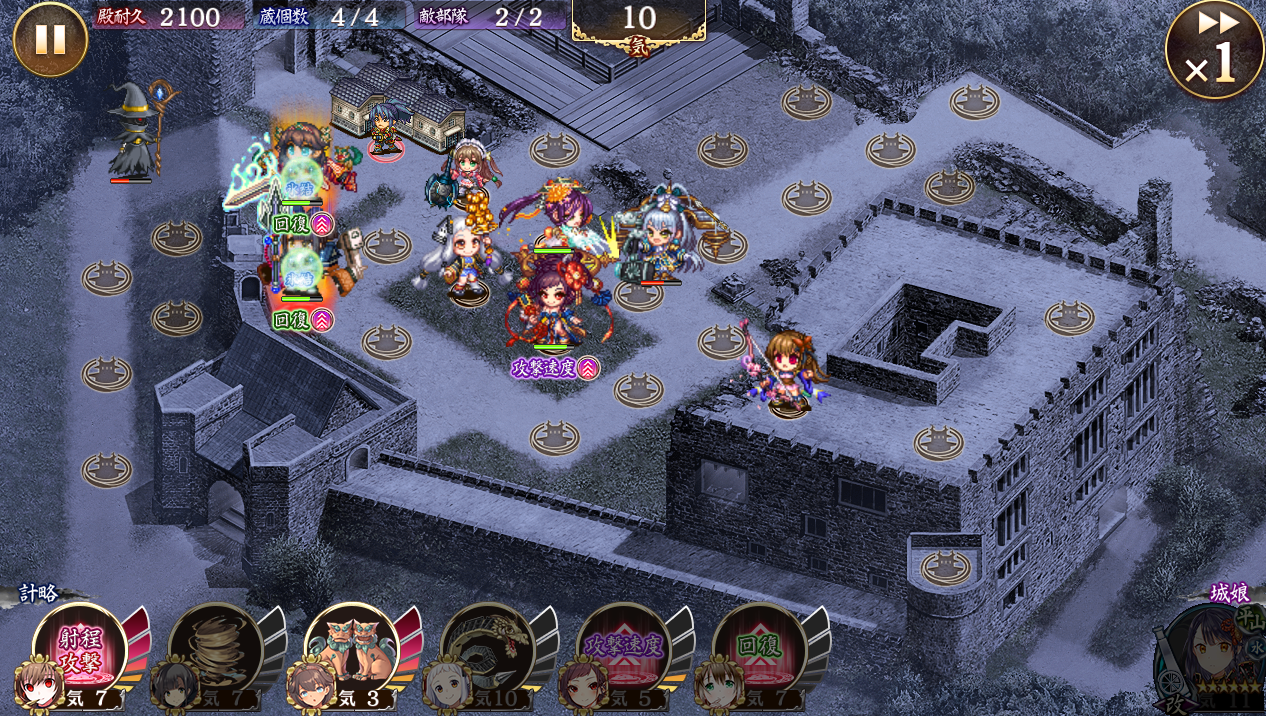Pause the battle
This screenshot has height=716, width=1266.
coord(50,40)
